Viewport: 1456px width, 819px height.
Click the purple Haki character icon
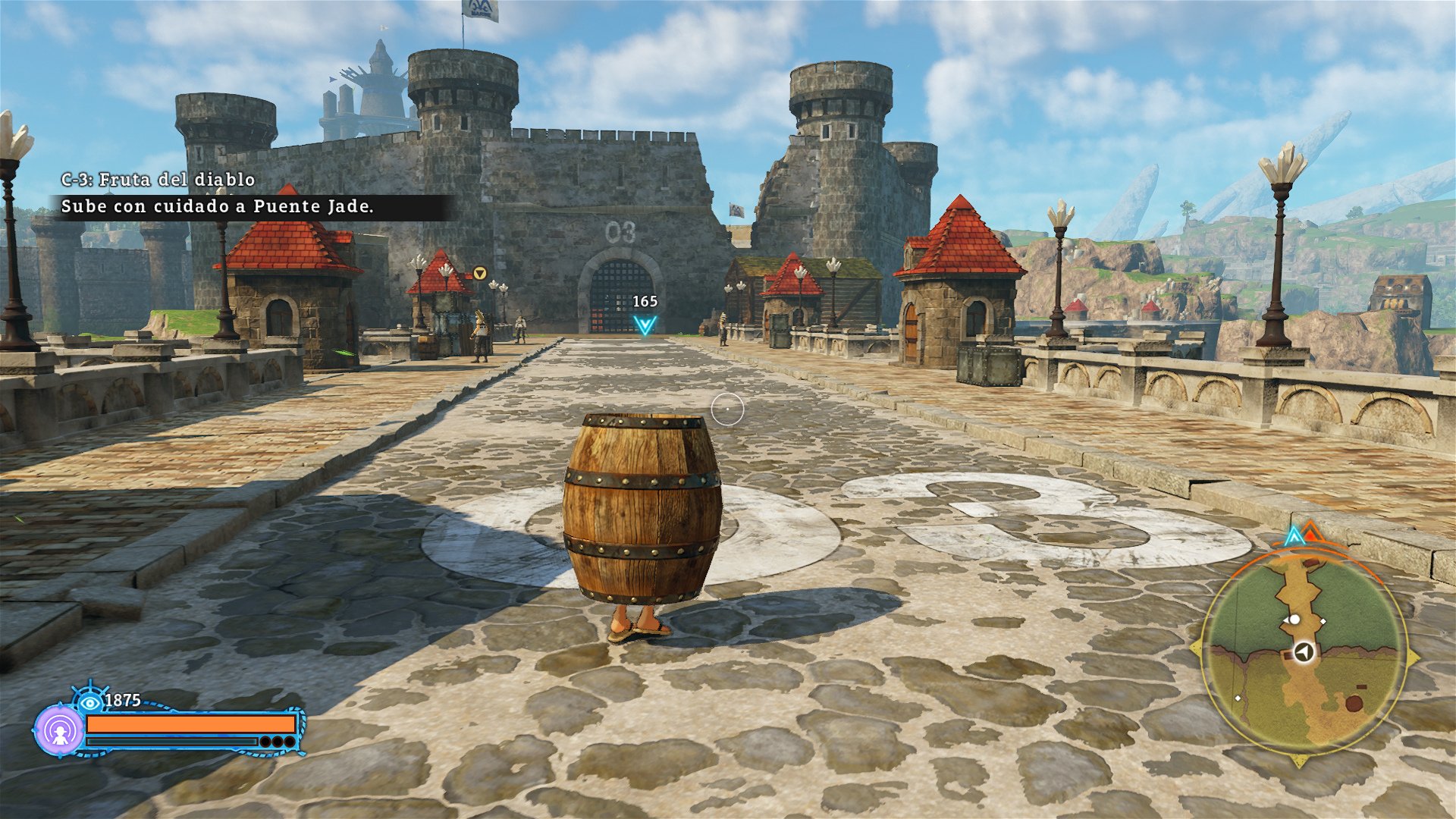coord(60,733)
